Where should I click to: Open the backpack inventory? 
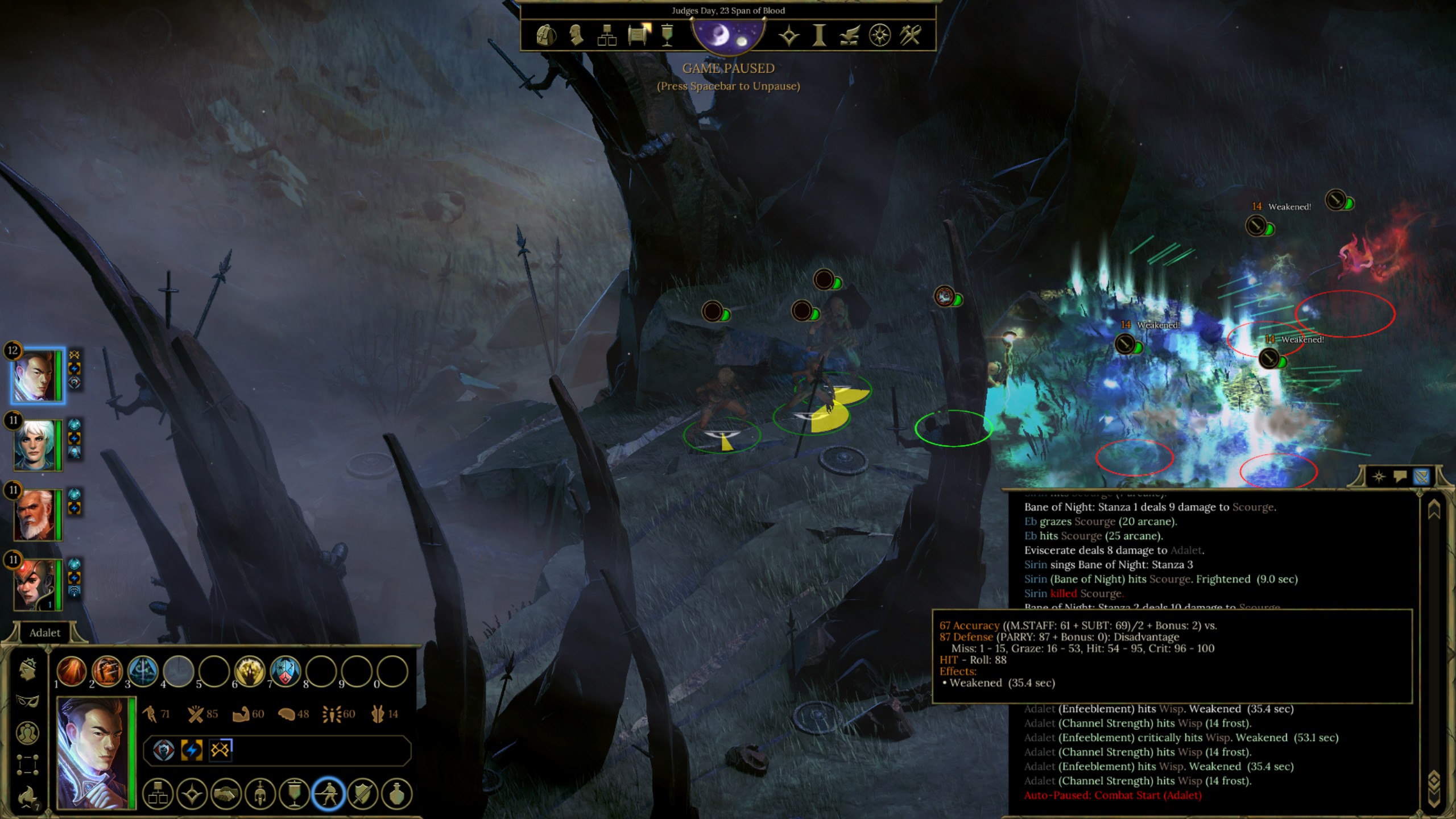click(x=546, y=35)
